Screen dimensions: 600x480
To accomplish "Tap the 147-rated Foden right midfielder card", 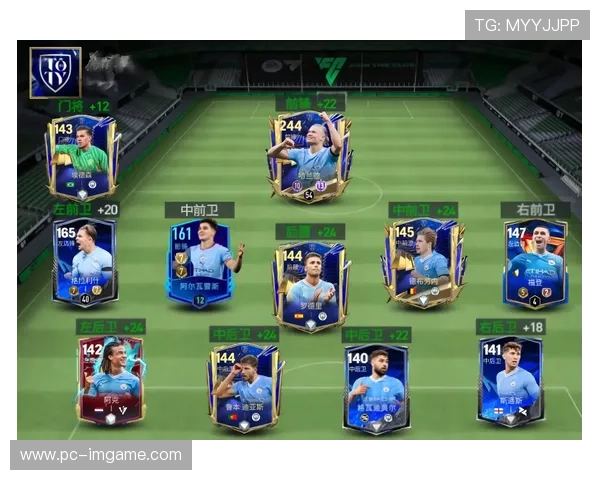I will click(536, 264).
